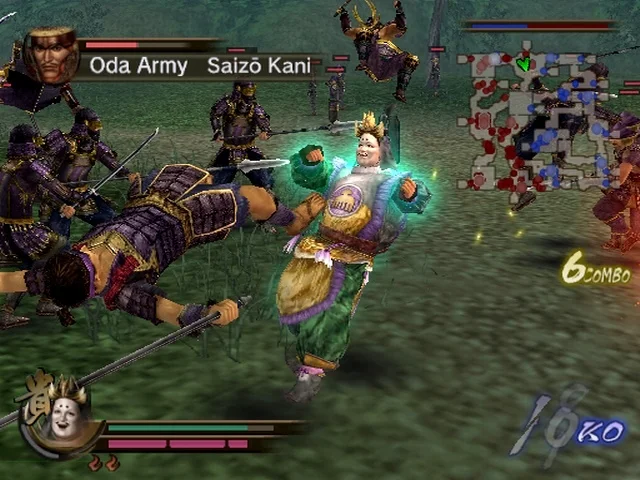Click Saizō Kani's enemy officer portrait
Viewport: 640px width, 480px height.
coord(50,56)
